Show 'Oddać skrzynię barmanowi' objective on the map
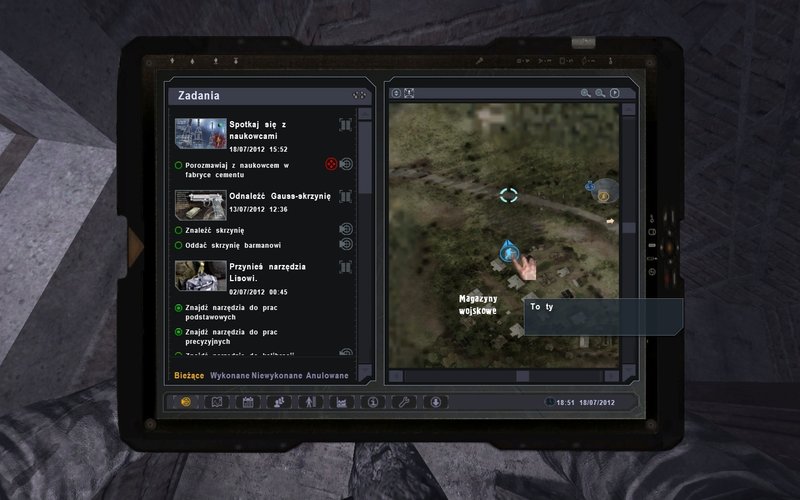The width and height of the screenshot is (800, 500). point(346,244)
